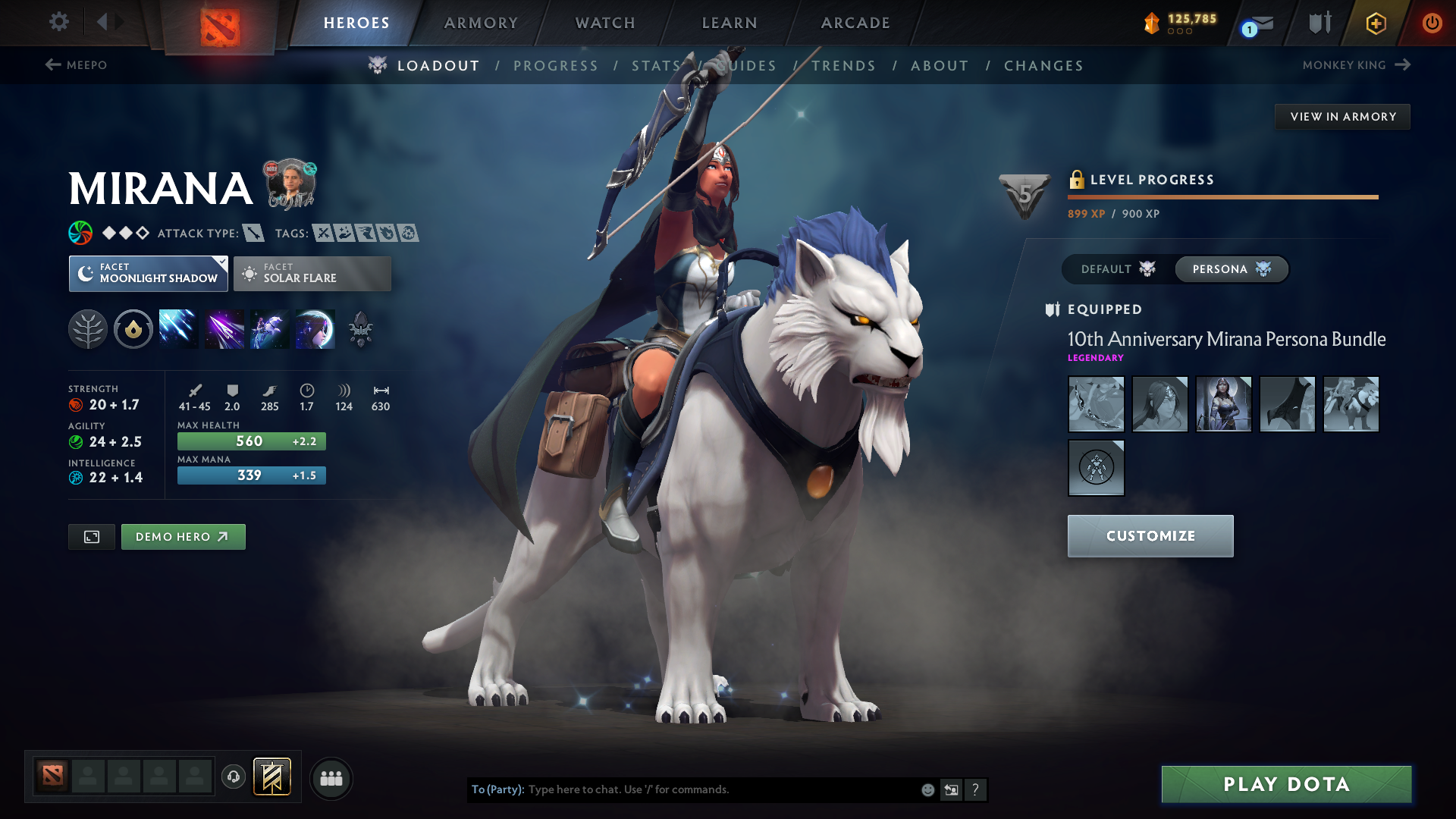Select the Starstorm ability icon
The width and height of the screenshot is (1456, 819).
tap(178, 328)
